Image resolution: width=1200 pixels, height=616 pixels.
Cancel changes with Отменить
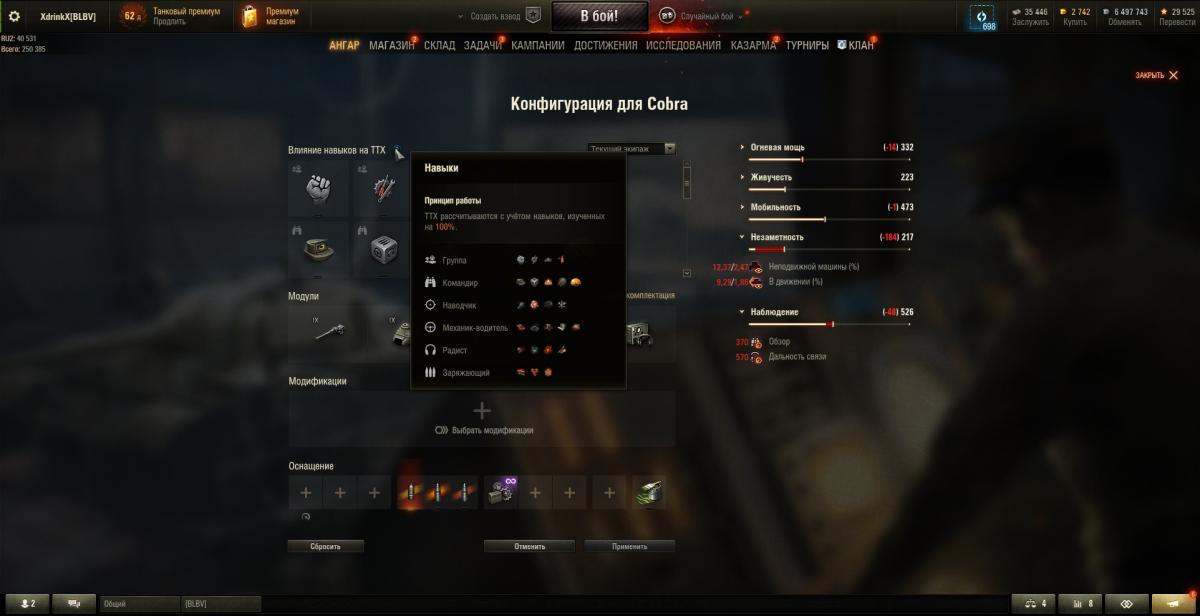pyautogui.click(x=529, y=547)
